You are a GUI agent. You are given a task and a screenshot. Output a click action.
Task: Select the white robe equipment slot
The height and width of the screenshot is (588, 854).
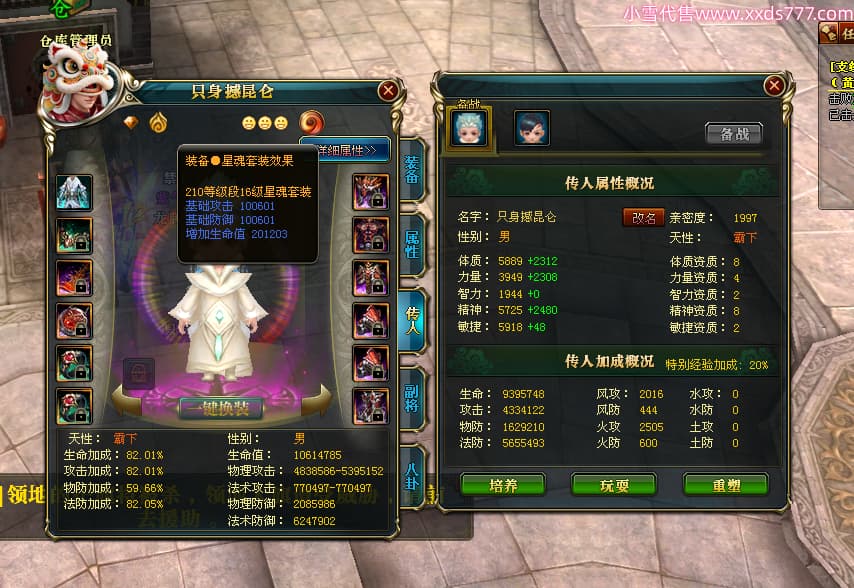74,192
